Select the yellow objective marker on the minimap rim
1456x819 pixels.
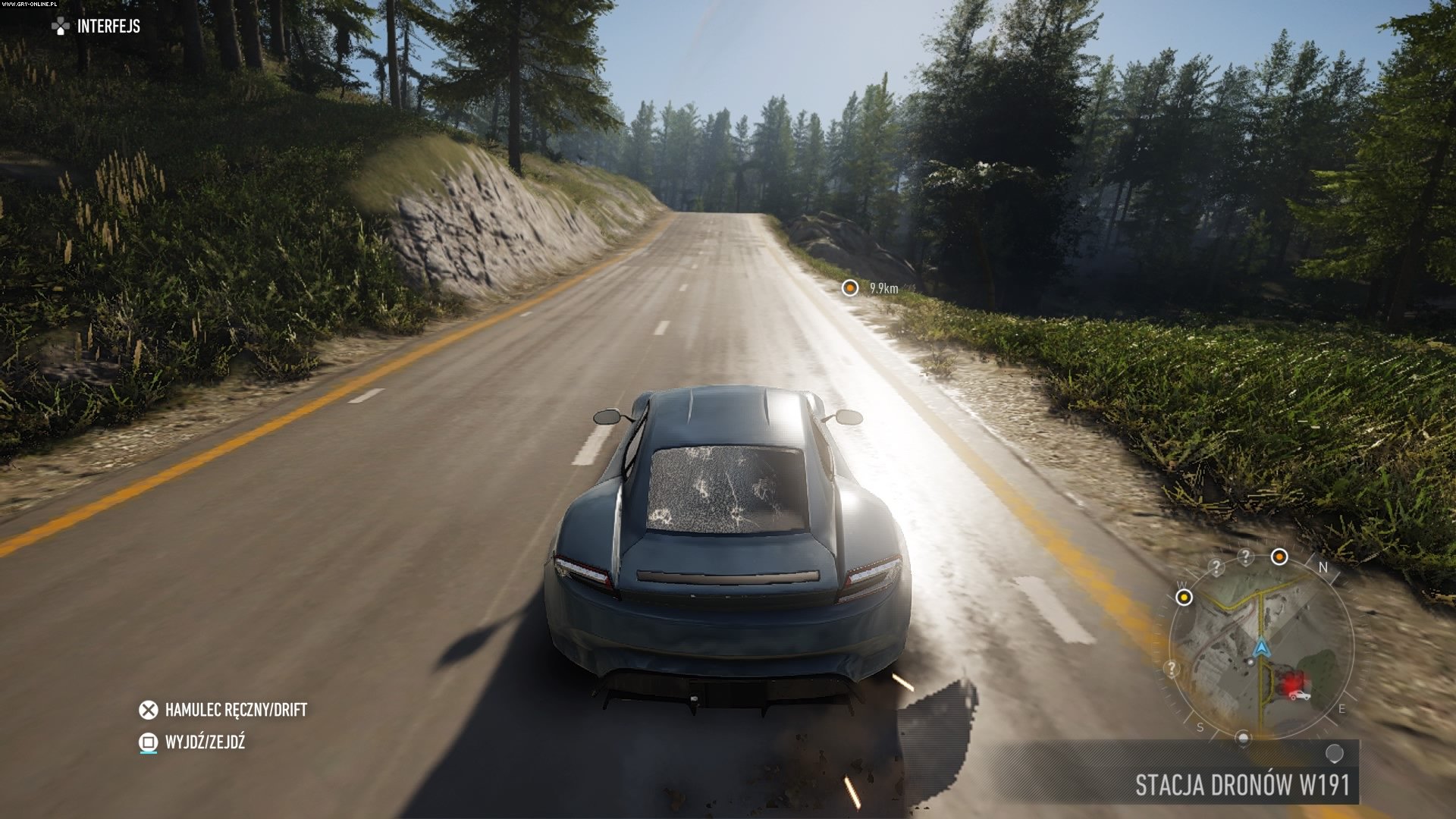pyautogui.click(x=1184, y=598)
